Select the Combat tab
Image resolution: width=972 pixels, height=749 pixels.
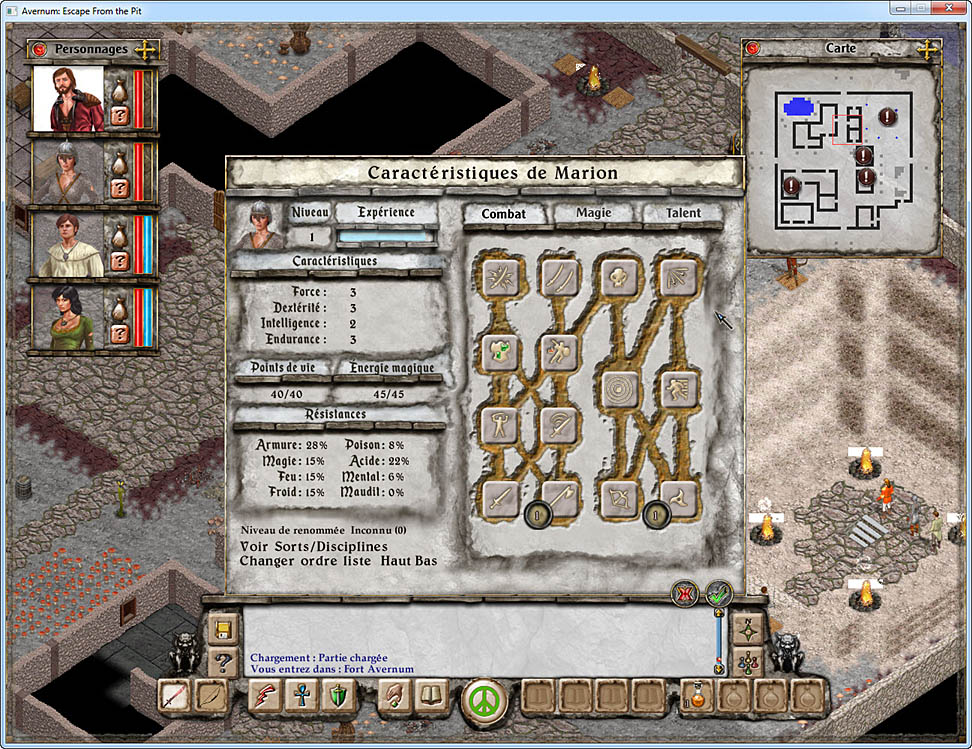point(504,213)
